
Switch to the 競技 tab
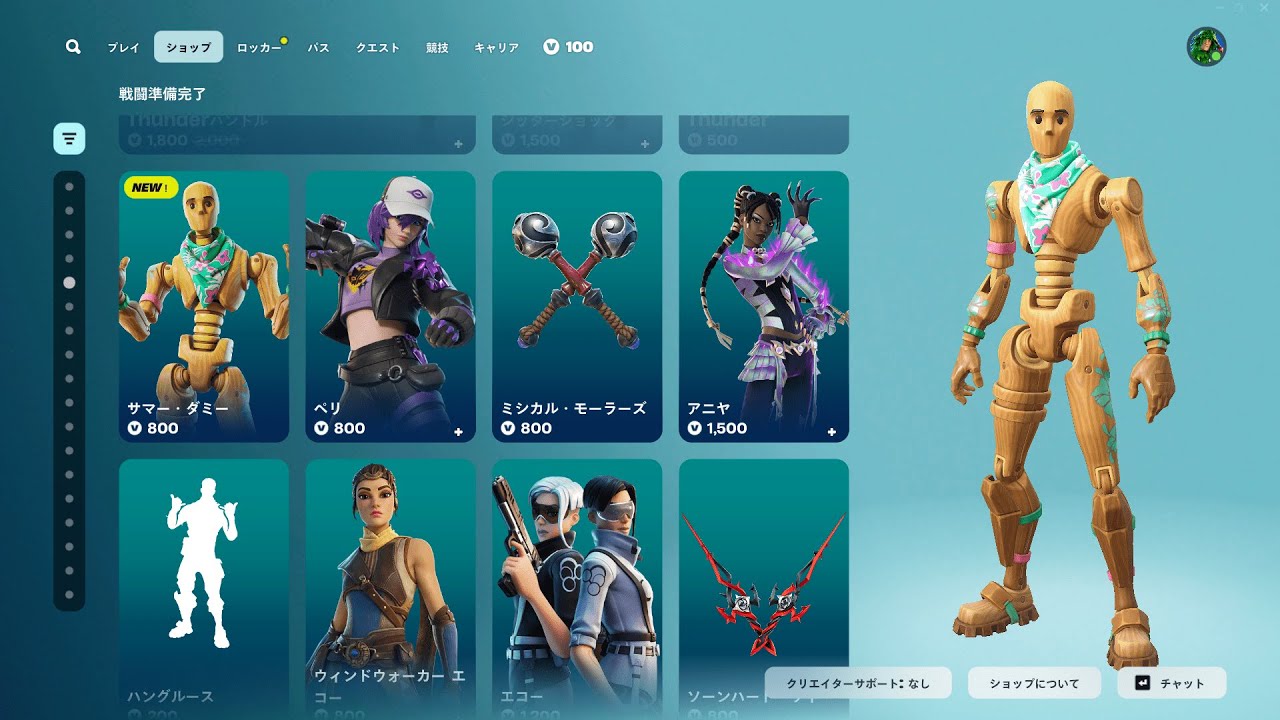coord(437,47)
